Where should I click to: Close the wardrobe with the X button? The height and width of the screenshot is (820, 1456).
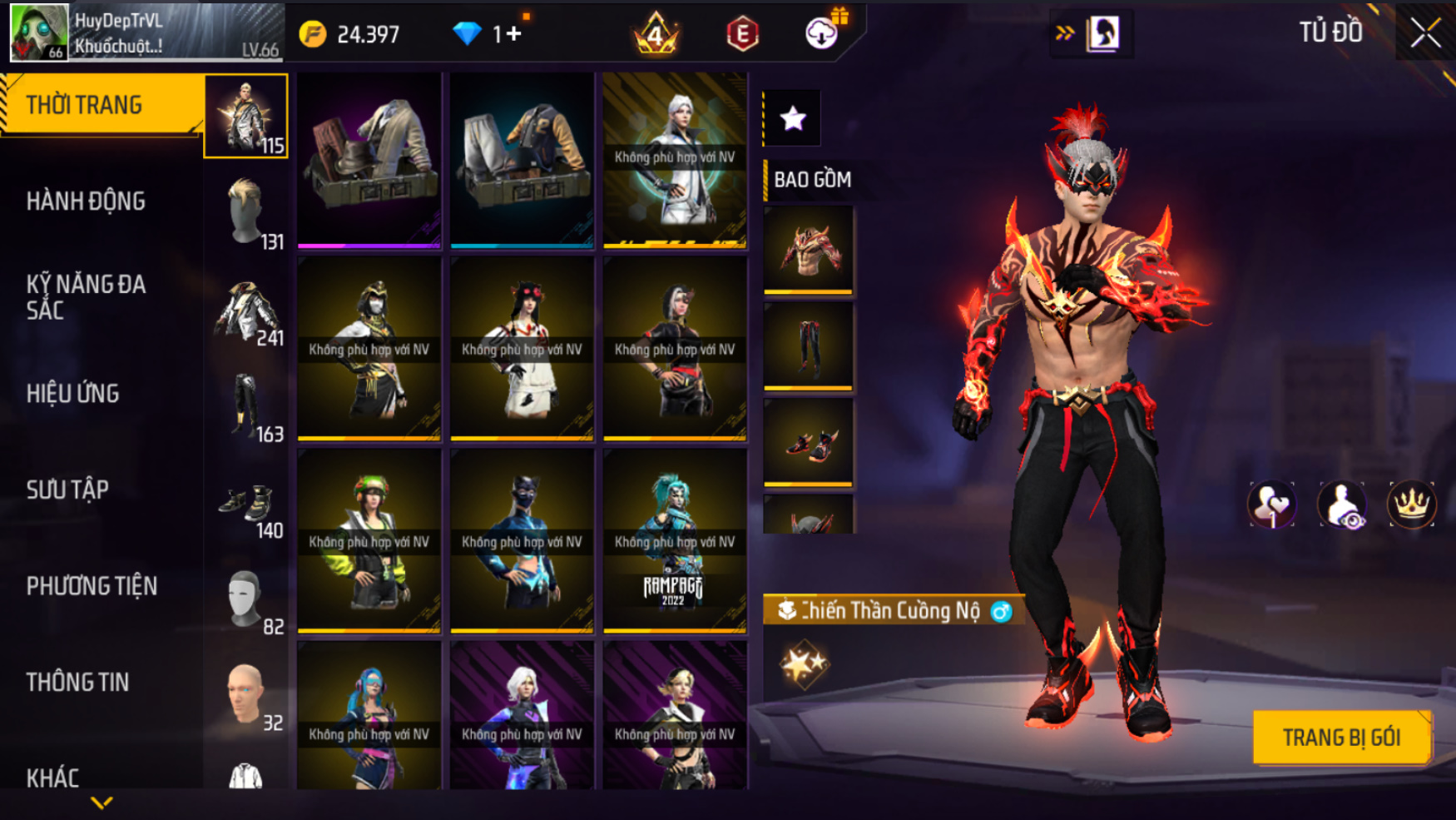pyautogui.click(x=1425, y=34)
